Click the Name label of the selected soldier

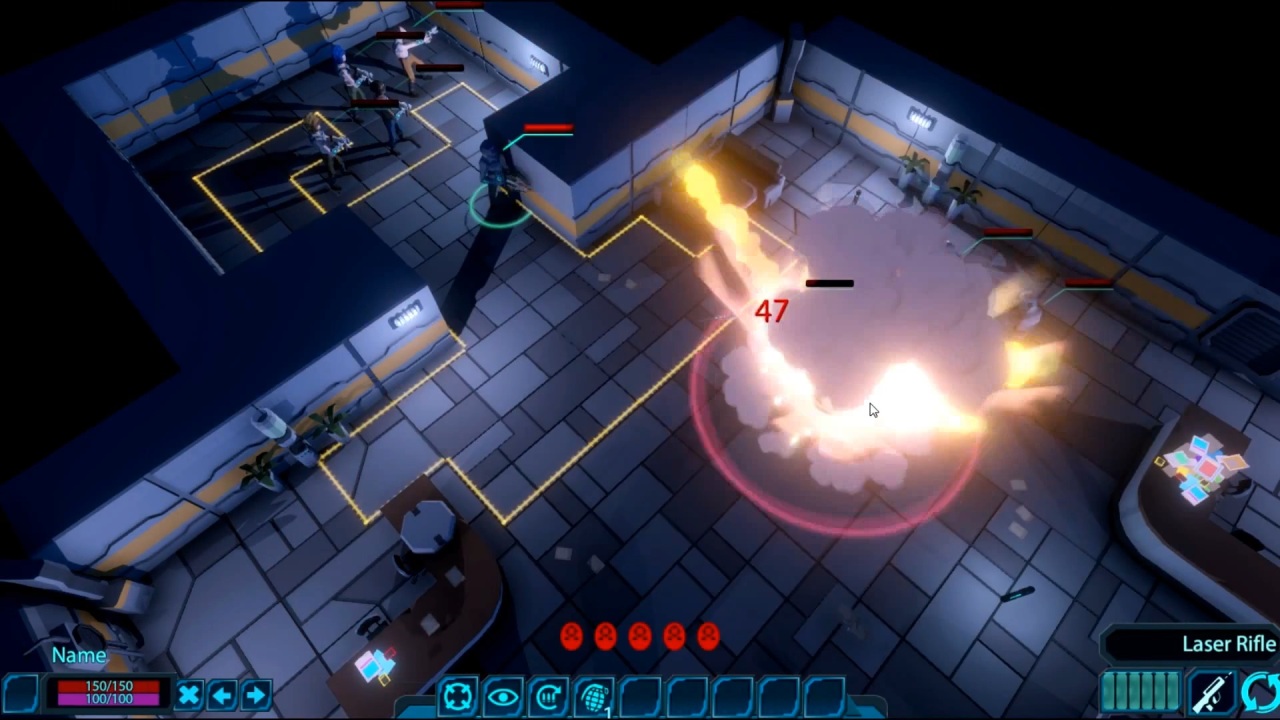78,655
